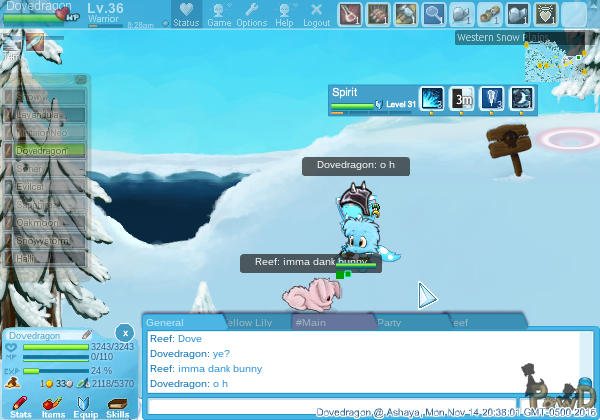Open the Game menu
The width and height of the screenshot is (600, 420).
[x=219, y=14]
